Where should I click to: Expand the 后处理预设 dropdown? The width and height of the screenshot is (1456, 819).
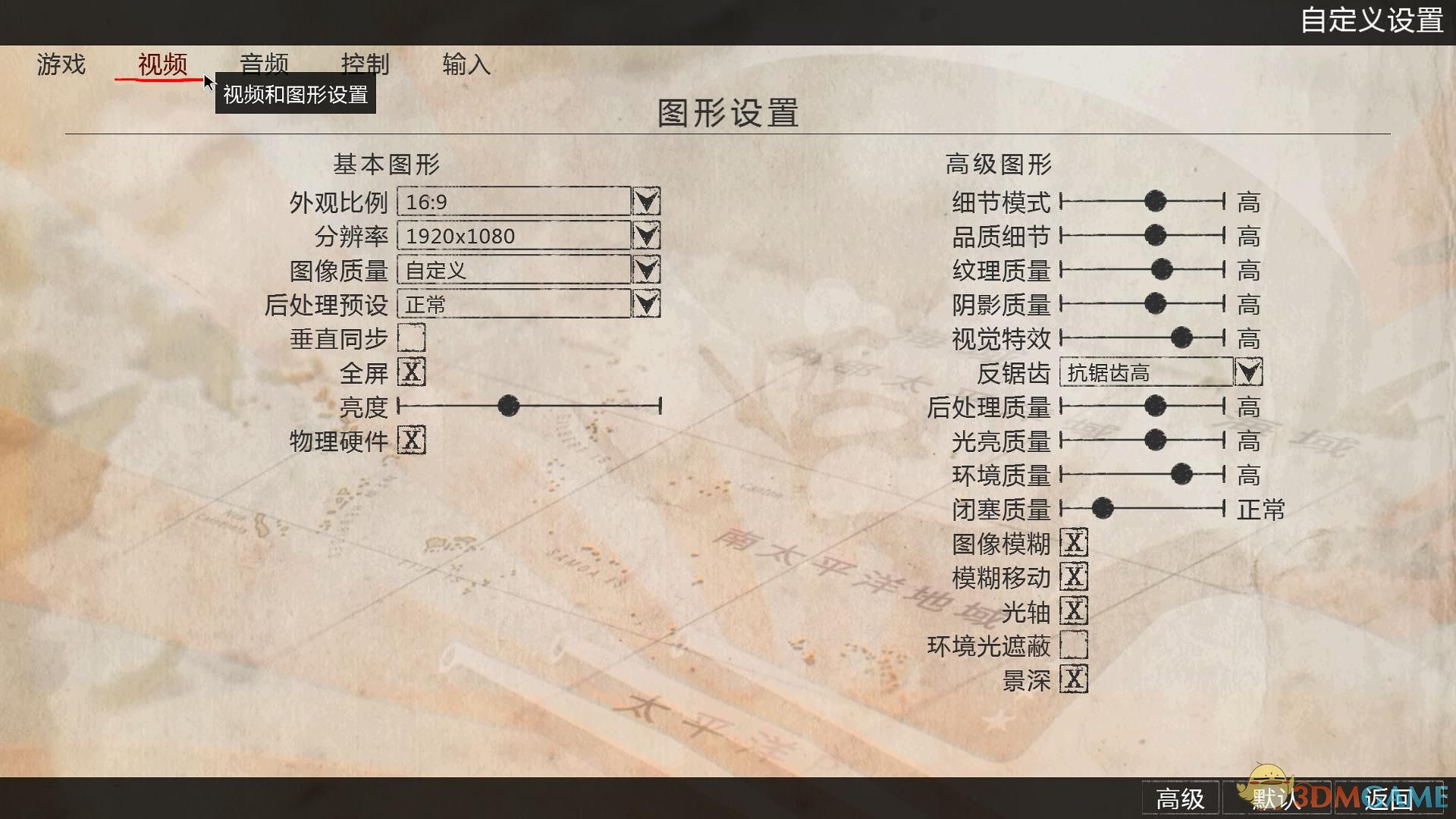click(x=646, y=304)
